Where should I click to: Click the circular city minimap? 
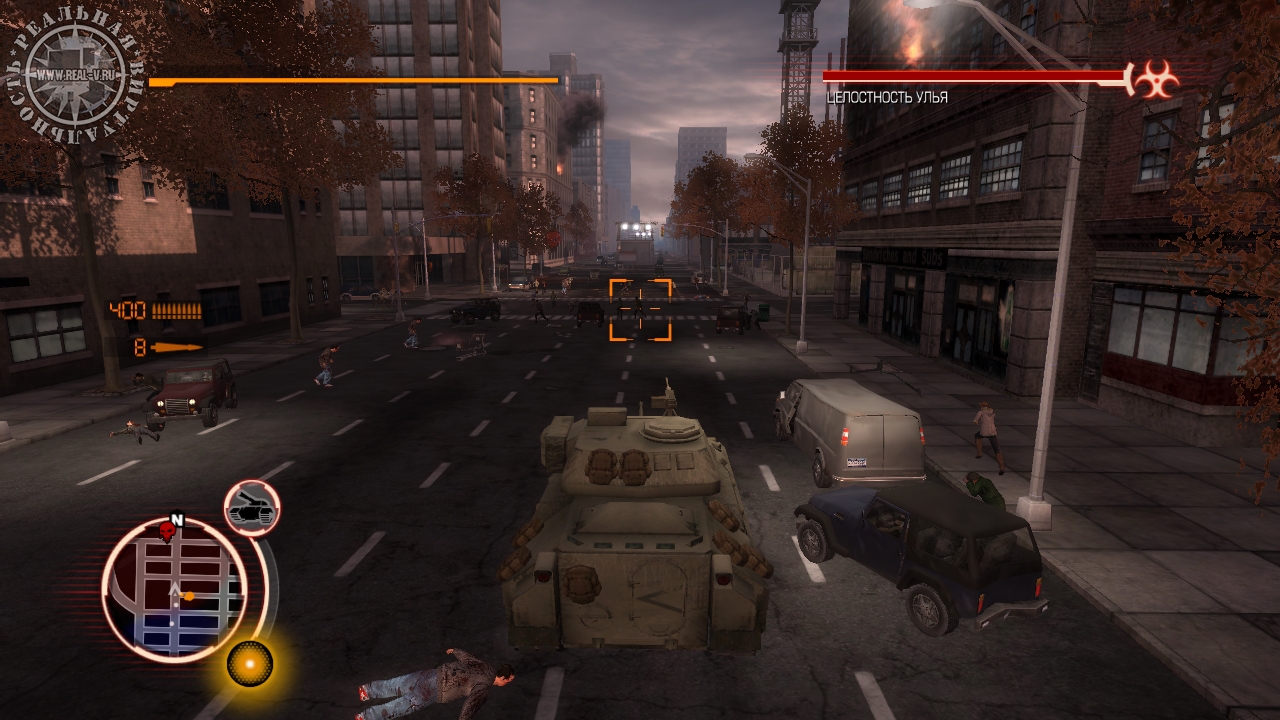click(x=175, y=590)
